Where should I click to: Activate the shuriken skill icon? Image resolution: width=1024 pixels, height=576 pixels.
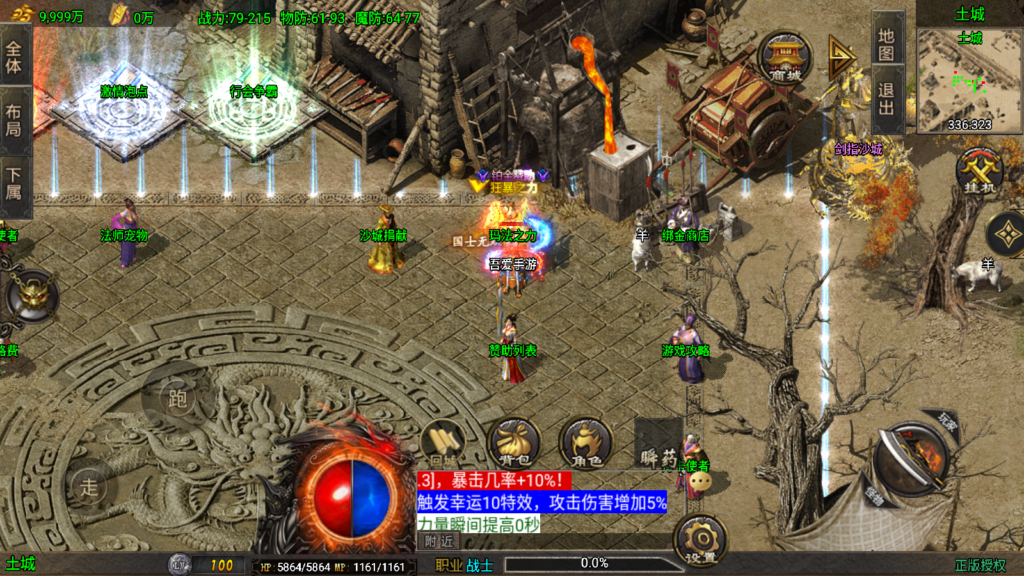pos(1004,234)
